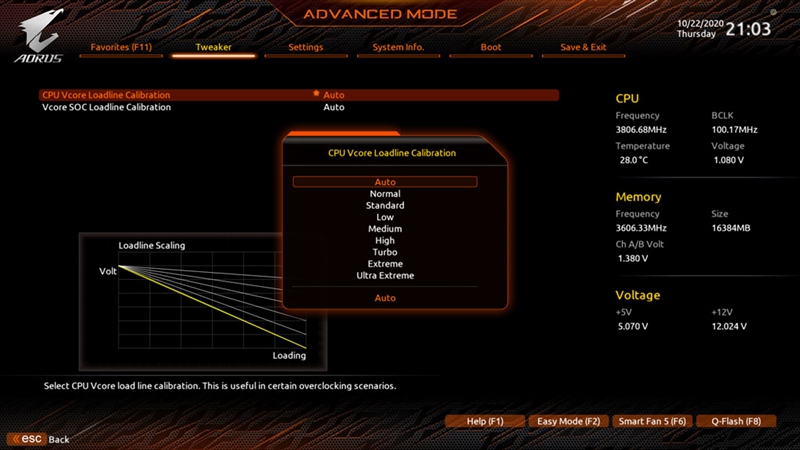The width and height of the screenshot is (800, 450).
Task: Set calibration to Turbo
Action: click(x=385, y=252)
